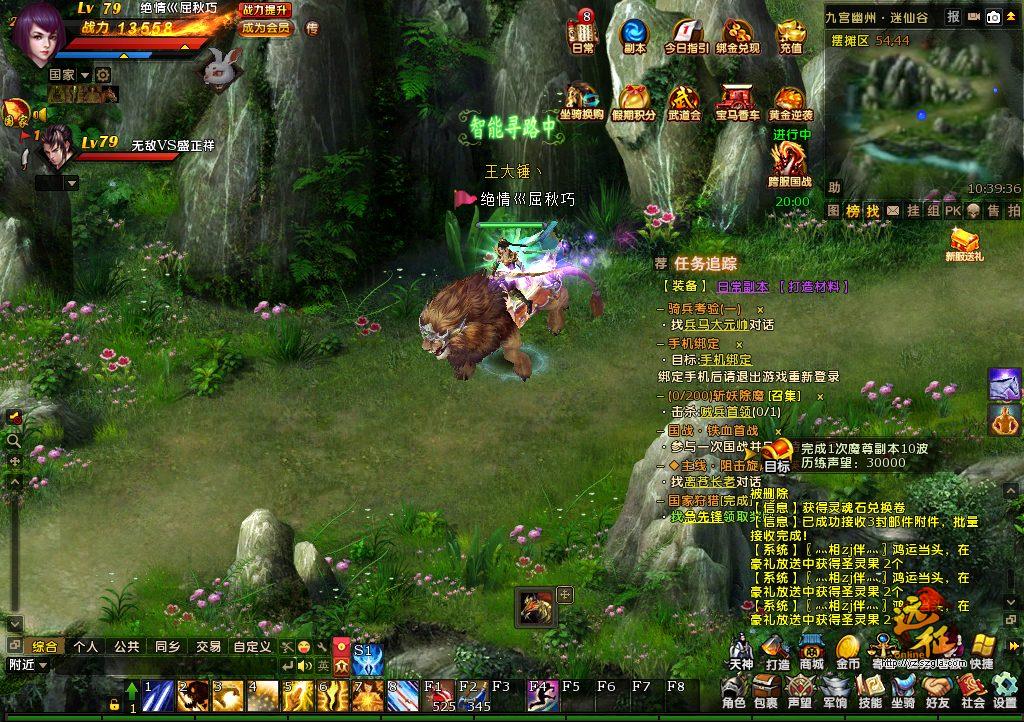Open 今日指引 daily guide
Screen dimensions: 1024x722
[687, 33]
